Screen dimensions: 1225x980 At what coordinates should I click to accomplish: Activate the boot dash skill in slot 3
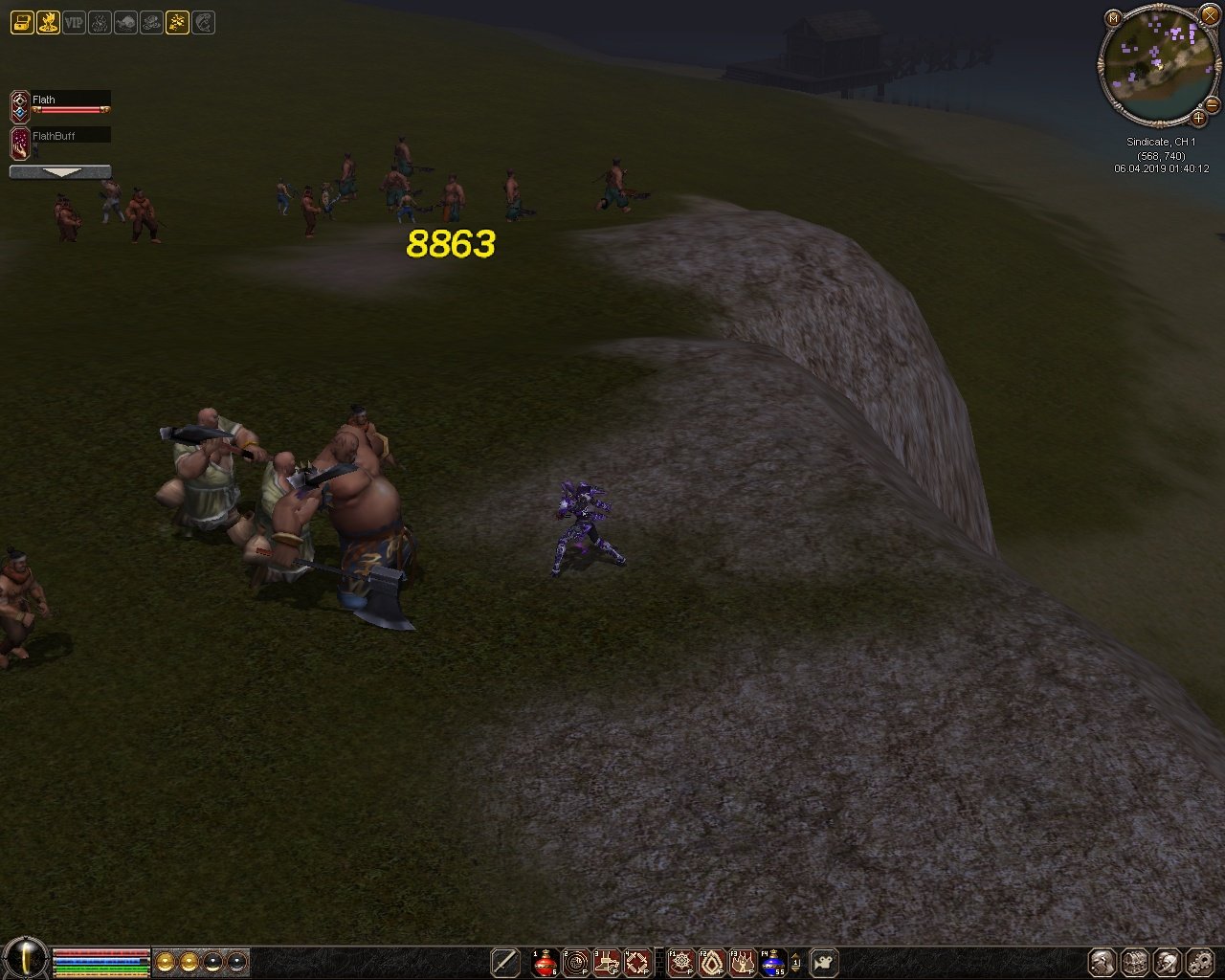pos(607,962)
